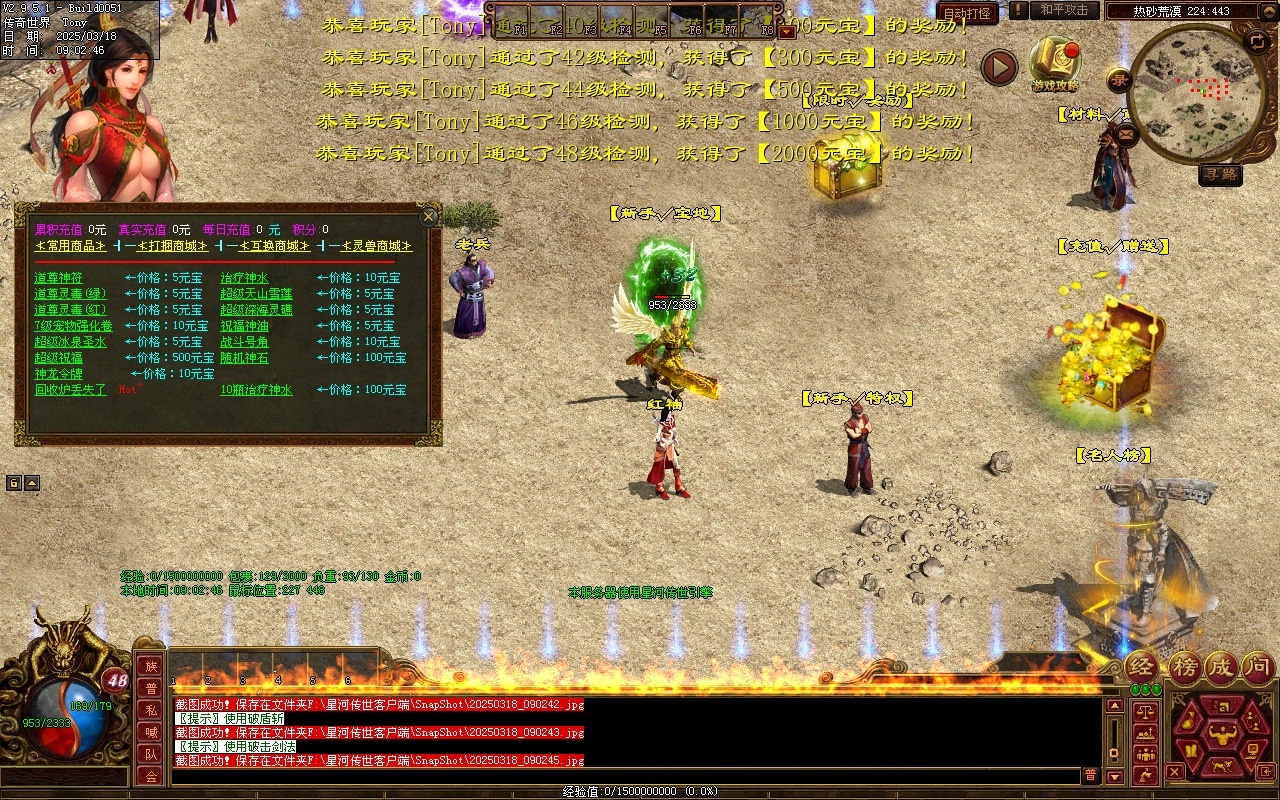Open the 榜 ranking round button
This screenshot has height=800, width=1280.
[x=1184, y=667]
